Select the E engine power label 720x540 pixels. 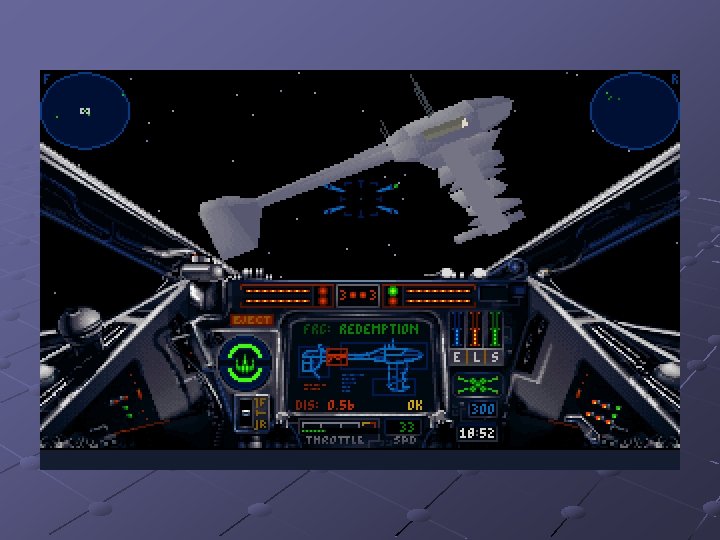[458, 357]
